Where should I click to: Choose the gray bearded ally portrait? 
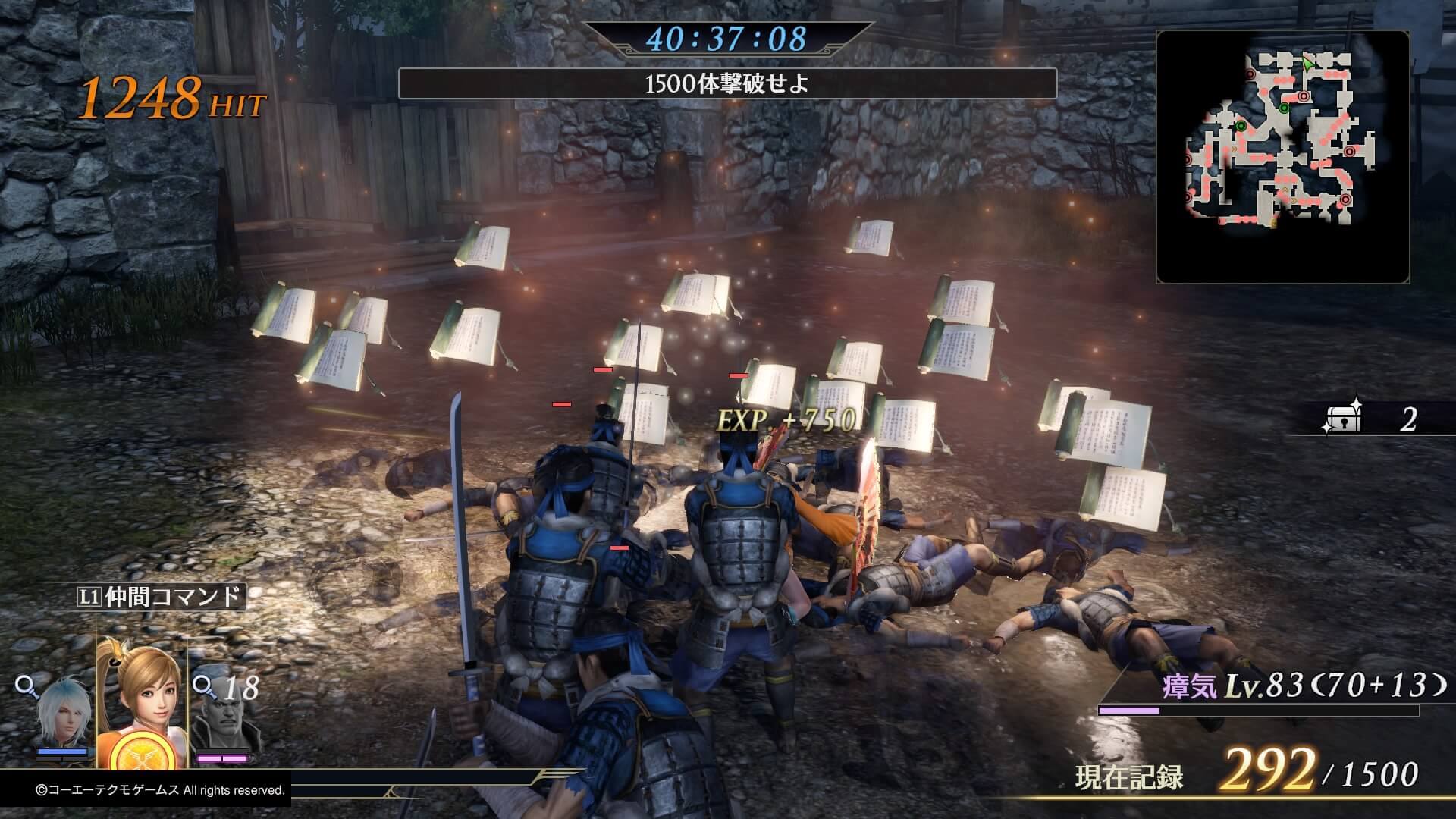[220, 720]
